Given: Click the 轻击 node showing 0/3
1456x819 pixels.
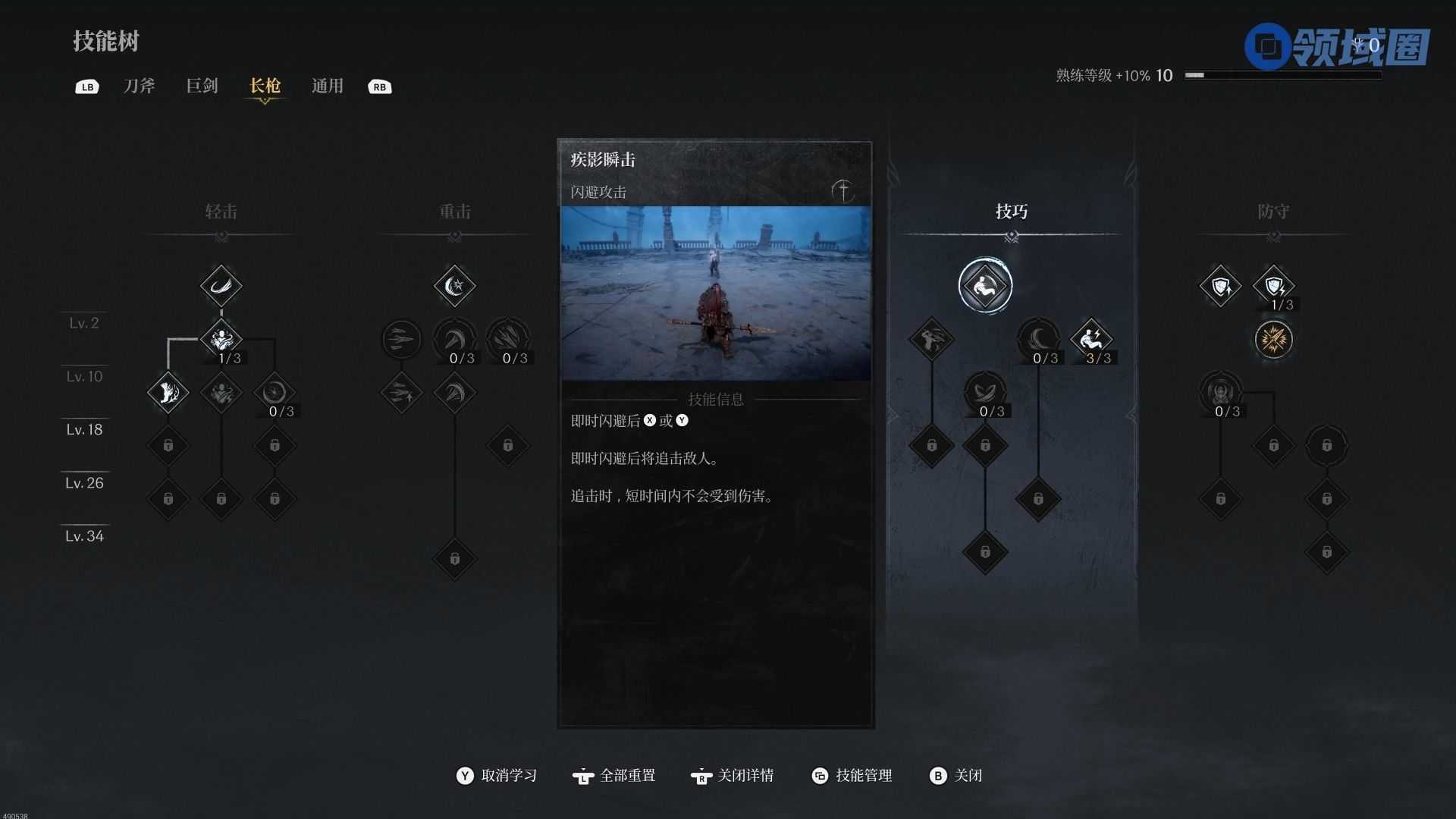Looking at the screenshot, I should (x=274, y=392).
